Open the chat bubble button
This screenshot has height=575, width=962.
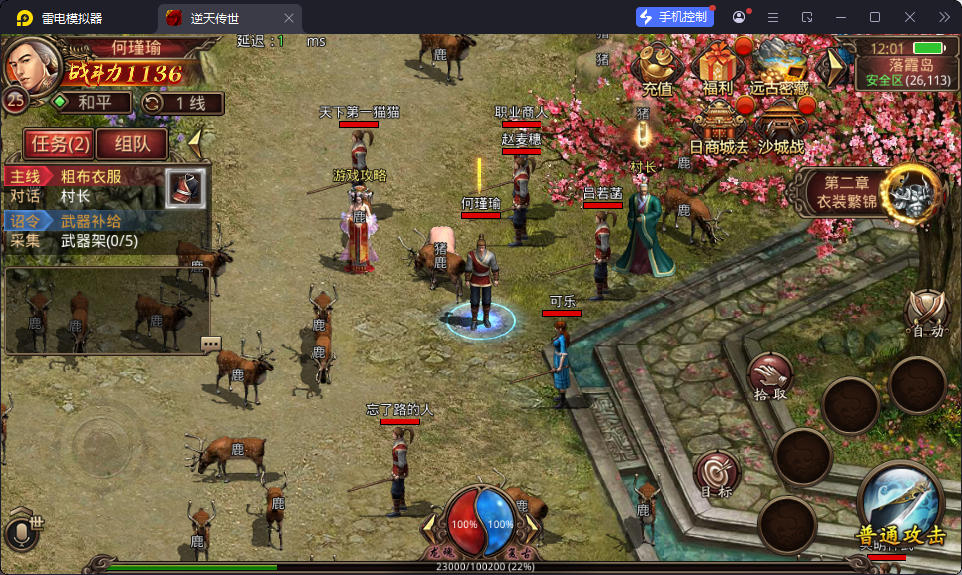click(211, 343)
